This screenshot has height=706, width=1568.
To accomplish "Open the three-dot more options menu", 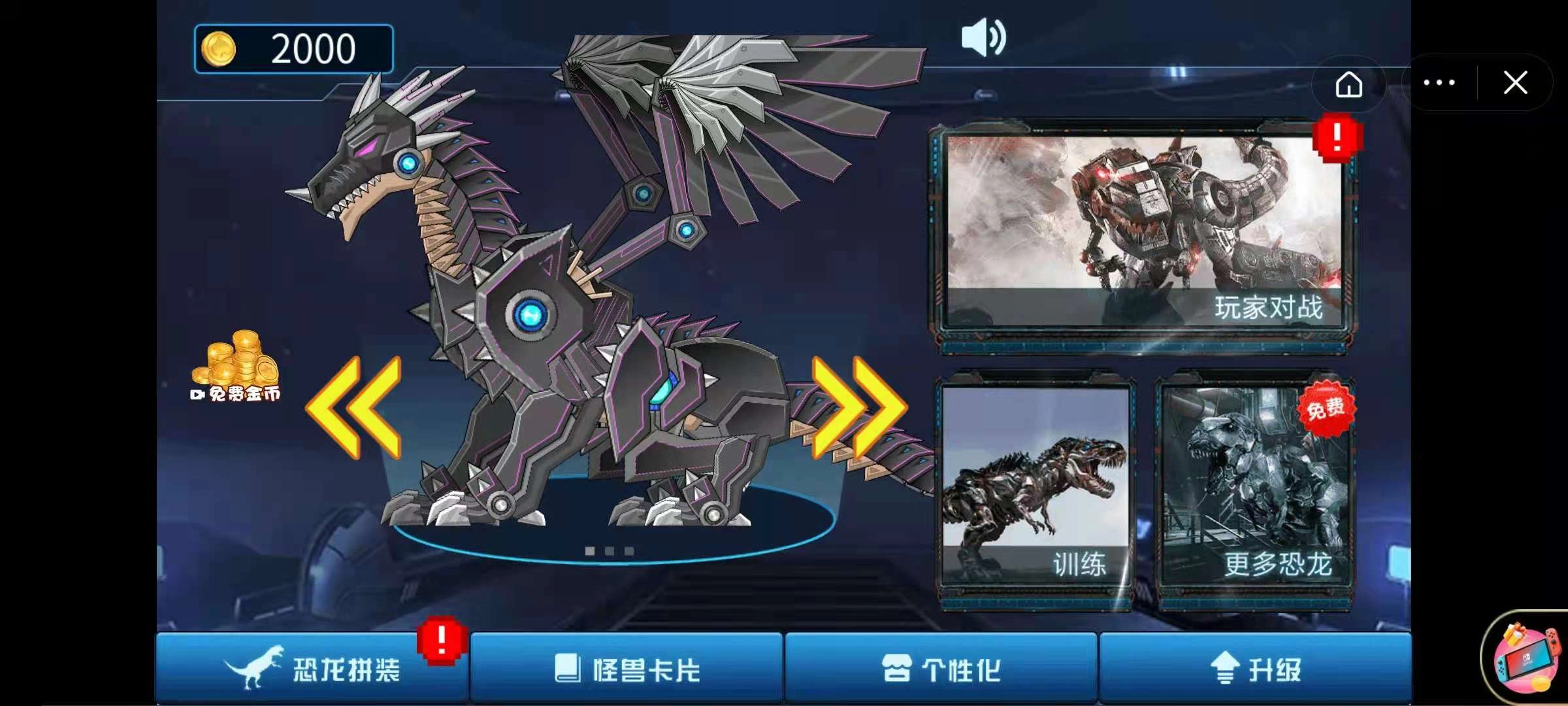I will 1439,83.
